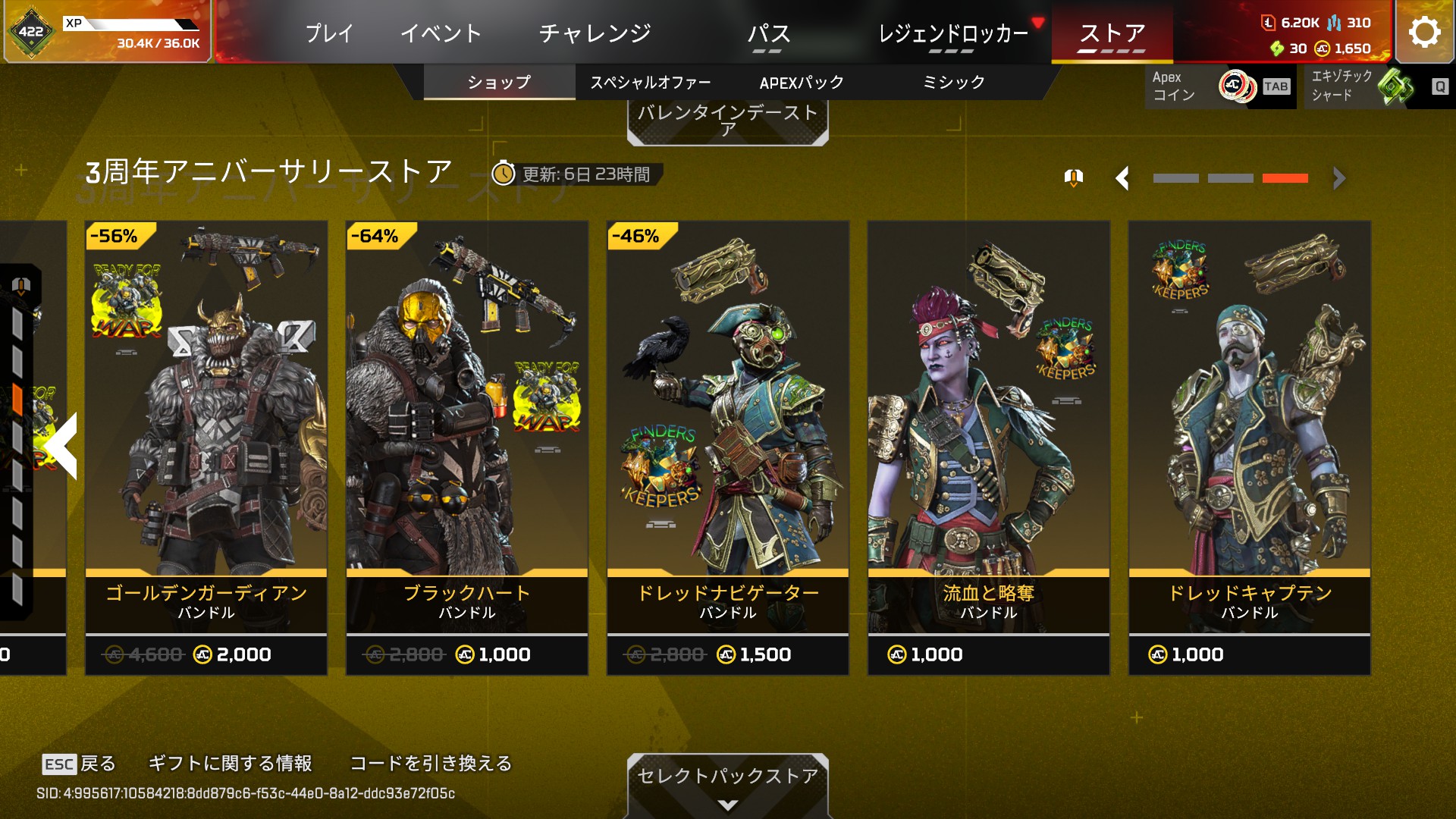The width and height of the screenshot is (1456, 819).
Task: Click コードを引き換える
Action: pos(431,763)
